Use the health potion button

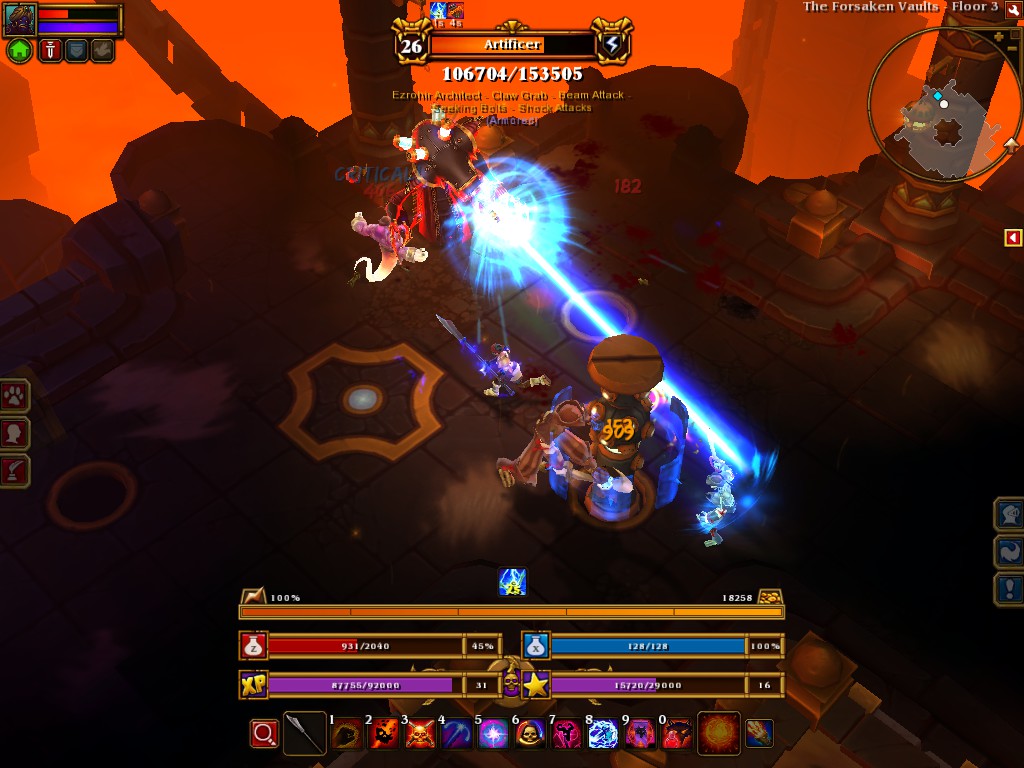(254, 646)
